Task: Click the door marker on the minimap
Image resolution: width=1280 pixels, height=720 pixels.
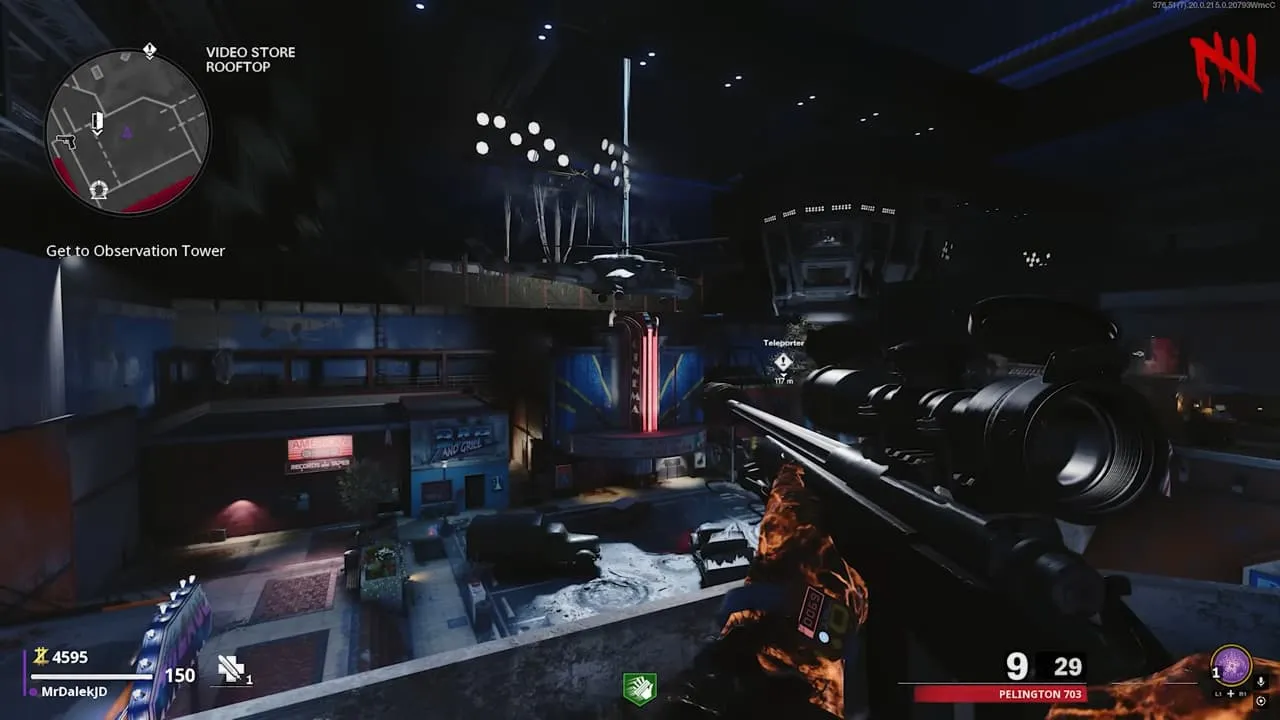Action: pyautogui.click(x=97, y=122)
